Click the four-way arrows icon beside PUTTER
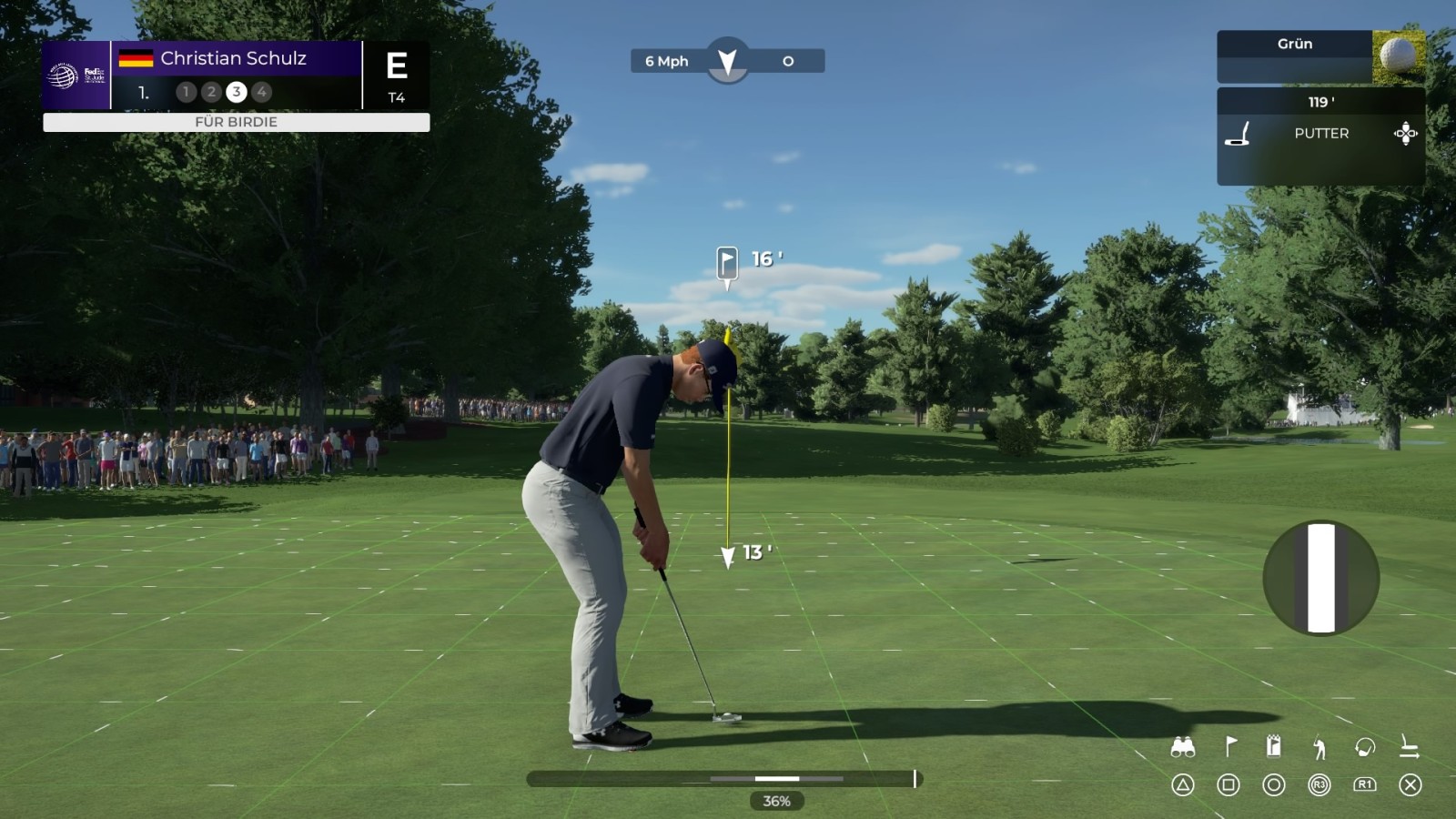The height and width of the screenshot is (819, 1456). [x=1406, y=134]
